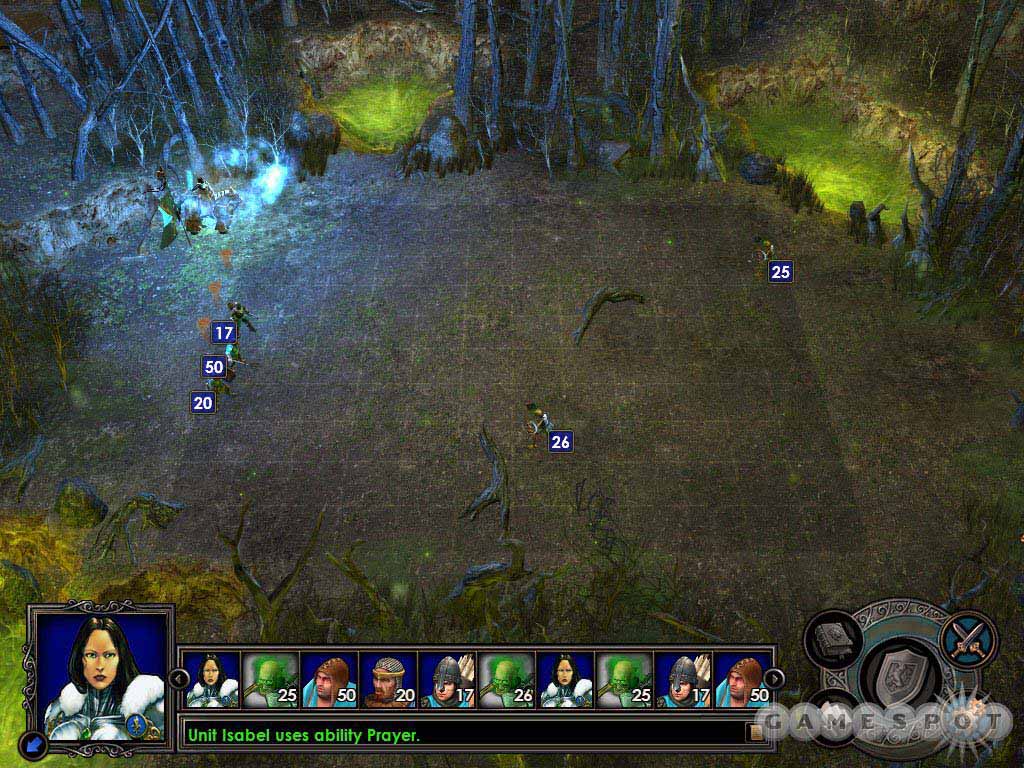Click the blue arrow button under Isabel's portrait
This screenshot has width=1024, height=768.
pyautogui.click(x=35, y=743)
